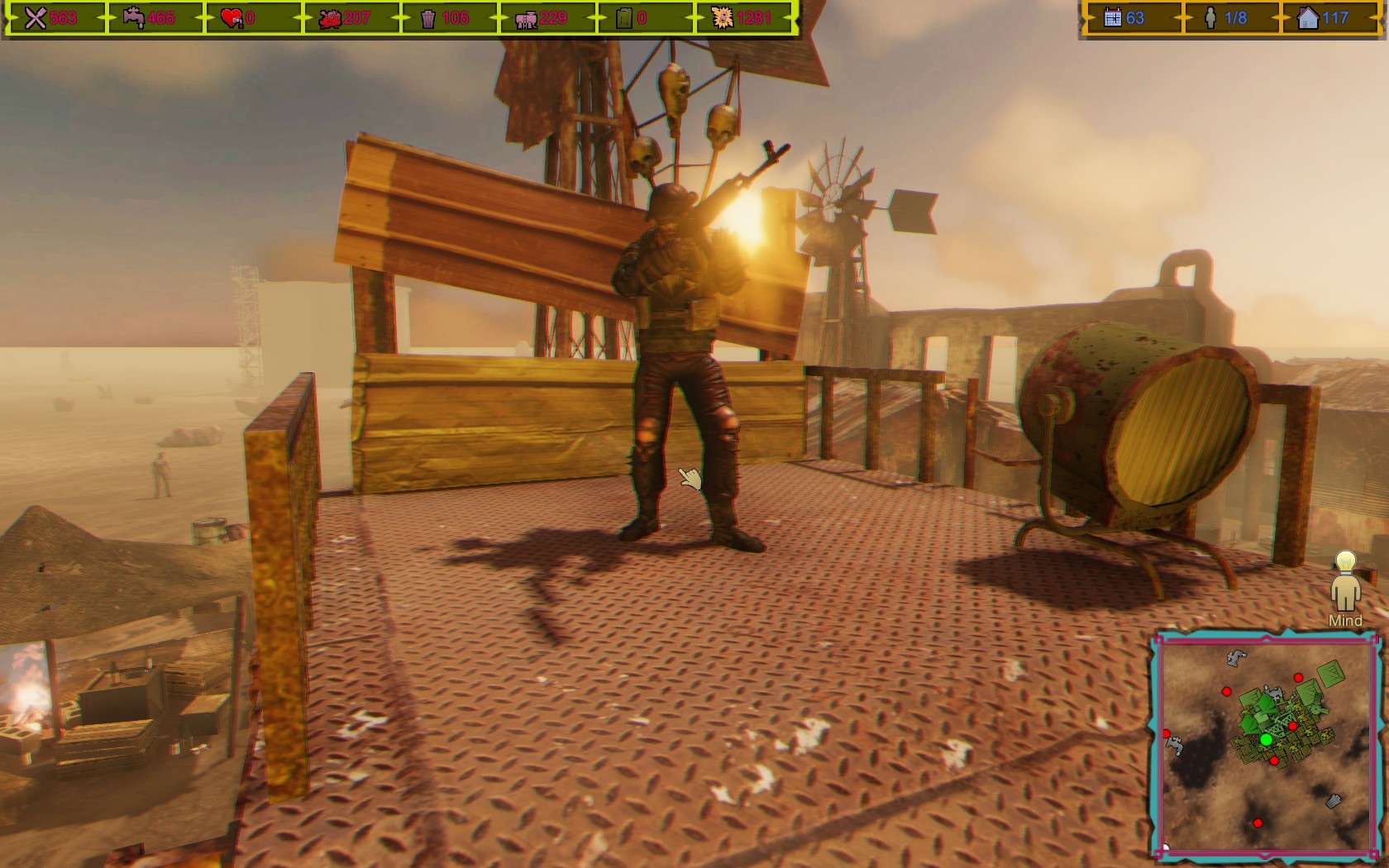Click the Mind label text

click(1344, 619)
